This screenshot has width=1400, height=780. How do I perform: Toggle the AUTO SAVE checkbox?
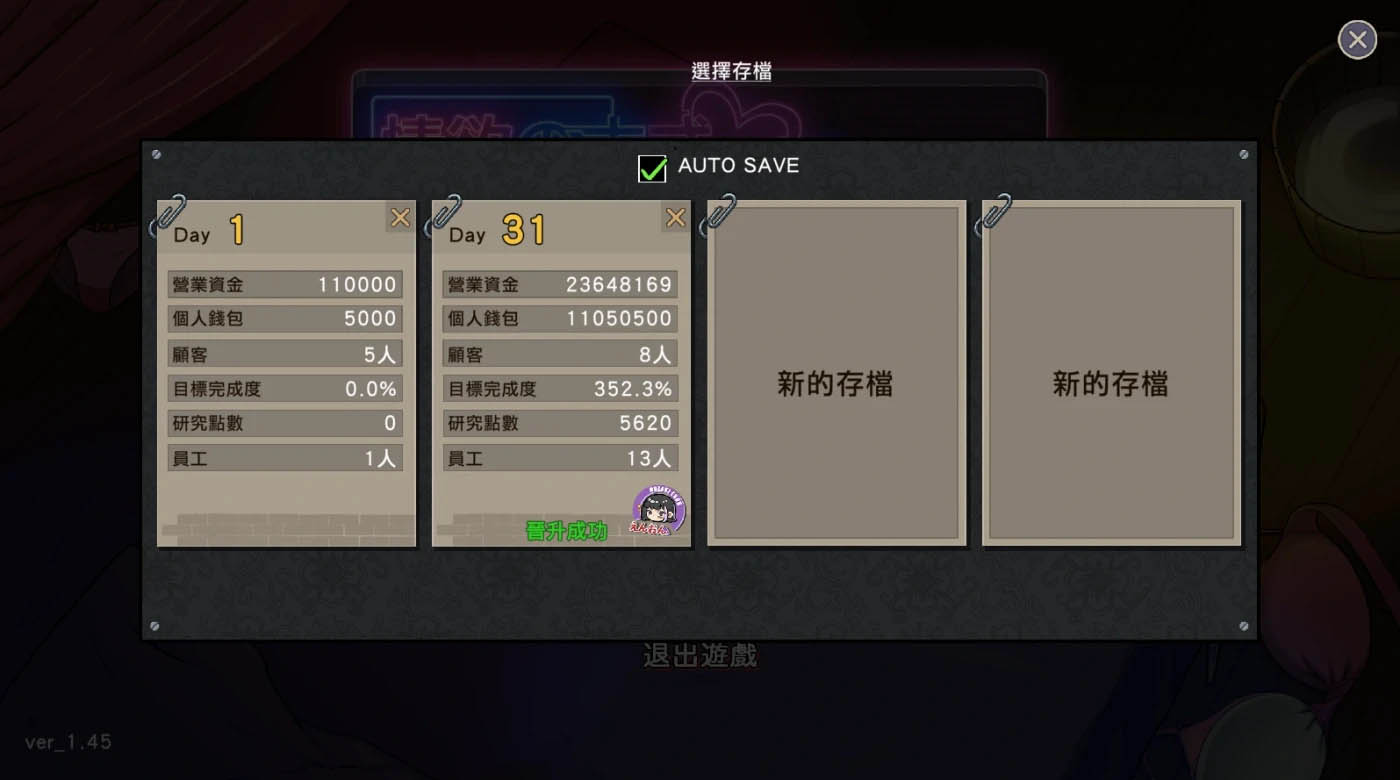(652, 168)
